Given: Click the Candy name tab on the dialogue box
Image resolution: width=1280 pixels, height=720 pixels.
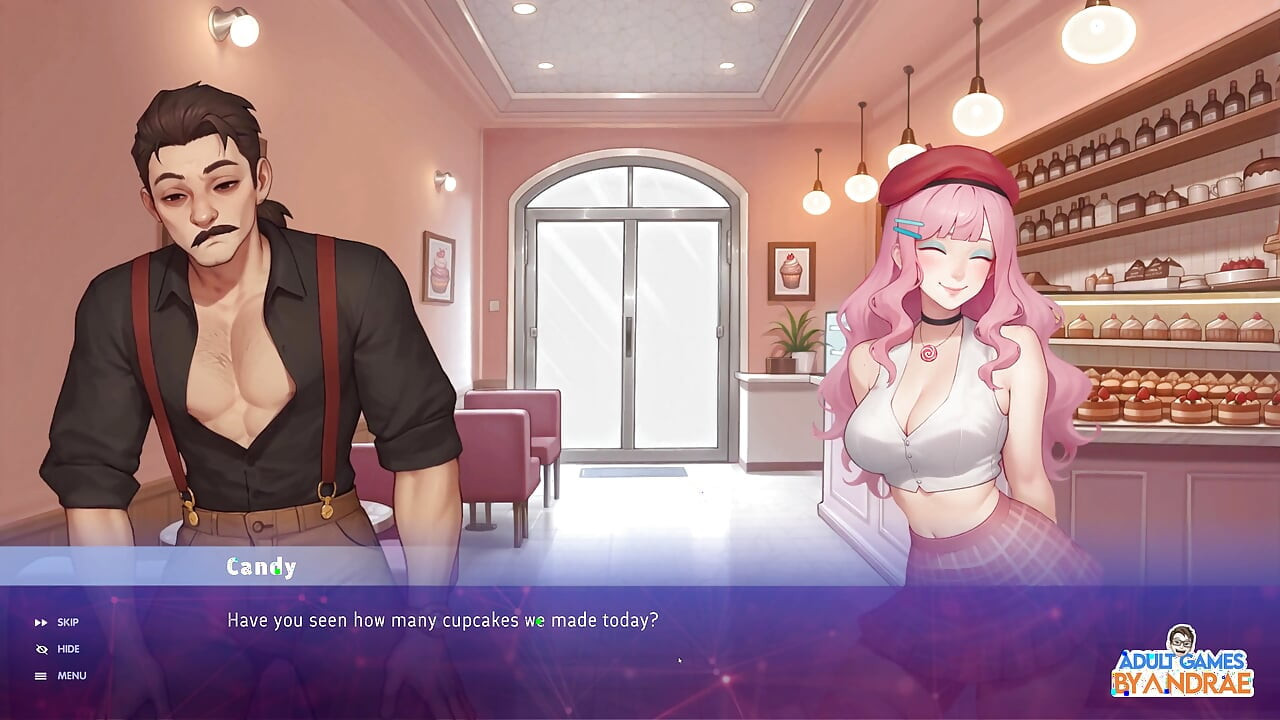Looking at the screenshot, I should click(x=258, y=567).
